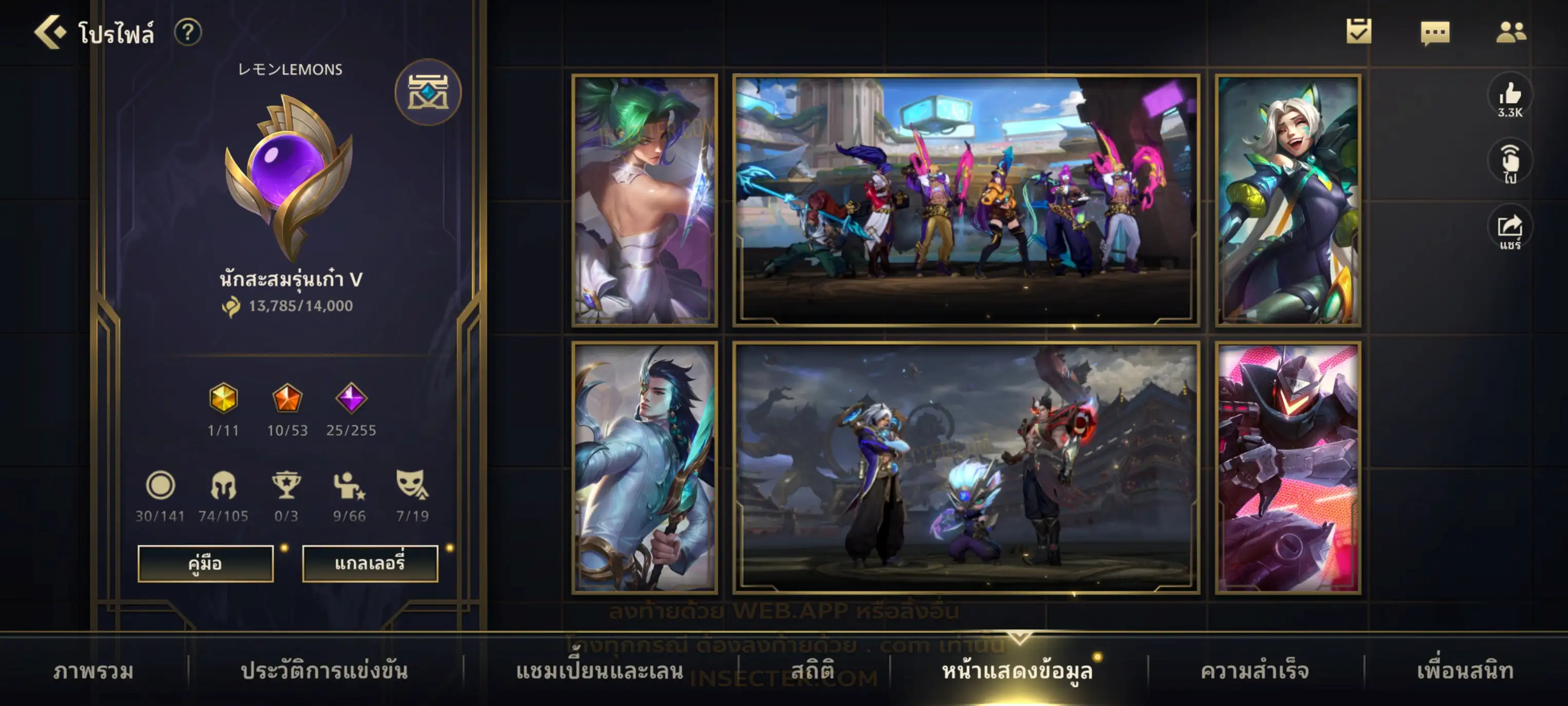Open the แกลเลอรี่ gallery button

370,564
